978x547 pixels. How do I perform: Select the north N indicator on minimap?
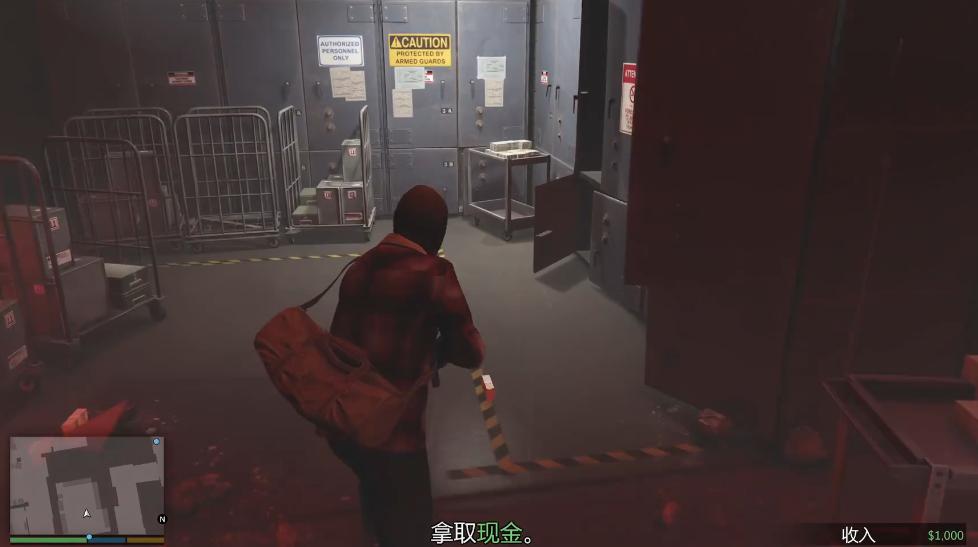(162, 519)
